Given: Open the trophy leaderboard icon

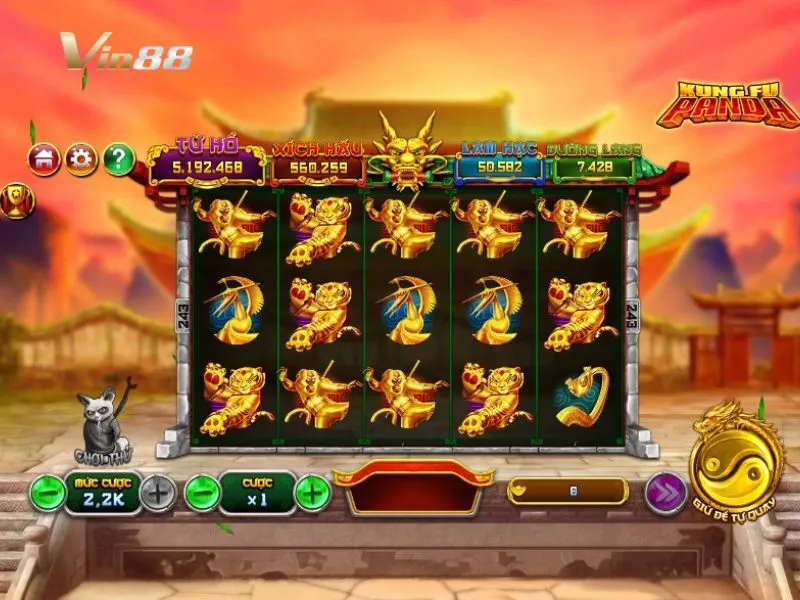Looking at the screenshot, I should 18,198.
